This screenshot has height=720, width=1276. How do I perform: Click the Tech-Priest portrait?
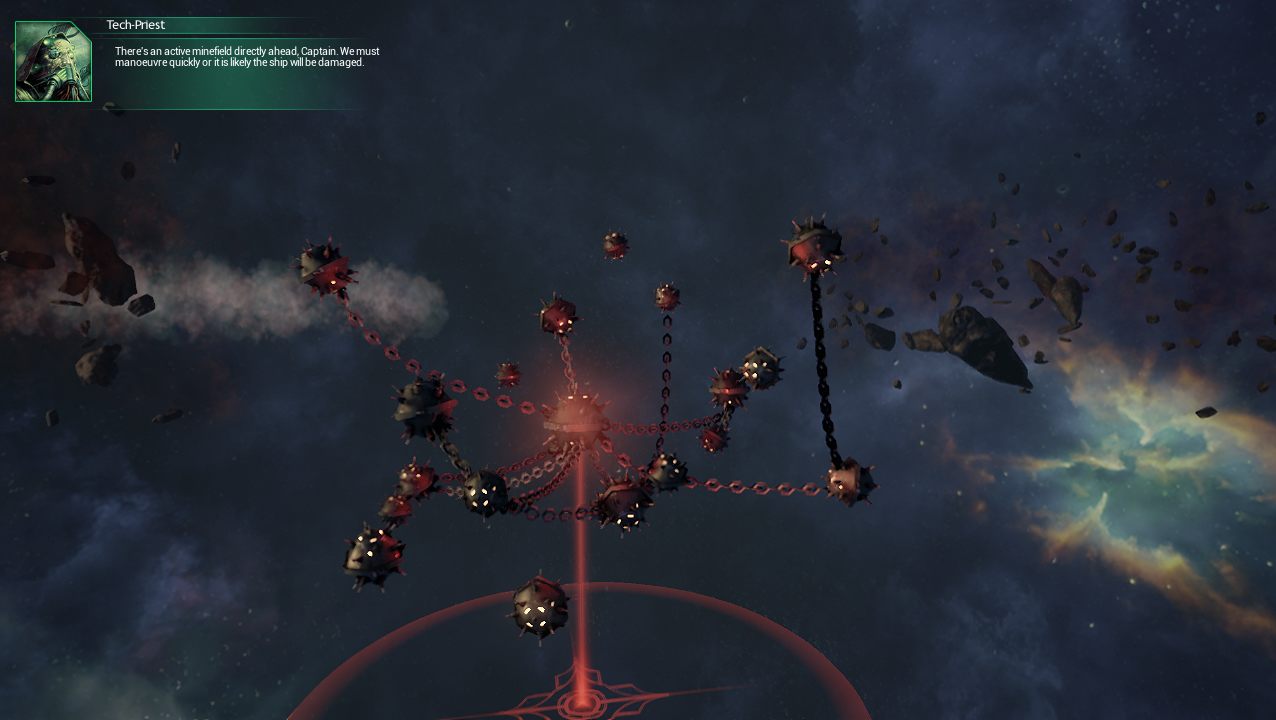pyautogui.click(x=53, y=62)
